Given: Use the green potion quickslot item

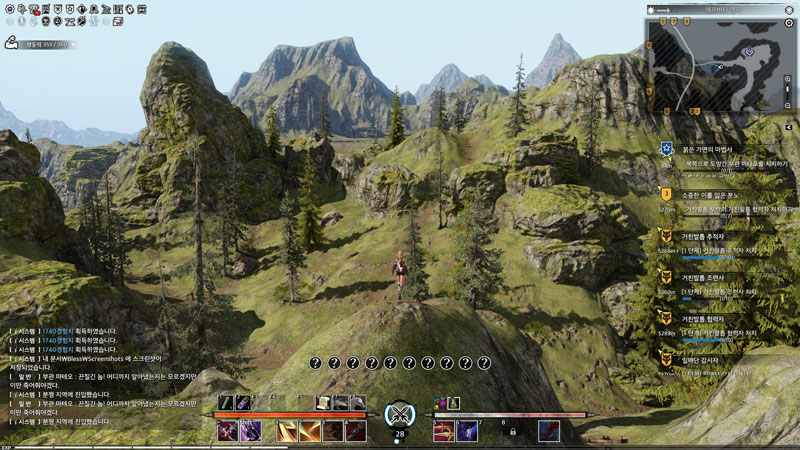Looking at the screenshot, I should [227, 402].
